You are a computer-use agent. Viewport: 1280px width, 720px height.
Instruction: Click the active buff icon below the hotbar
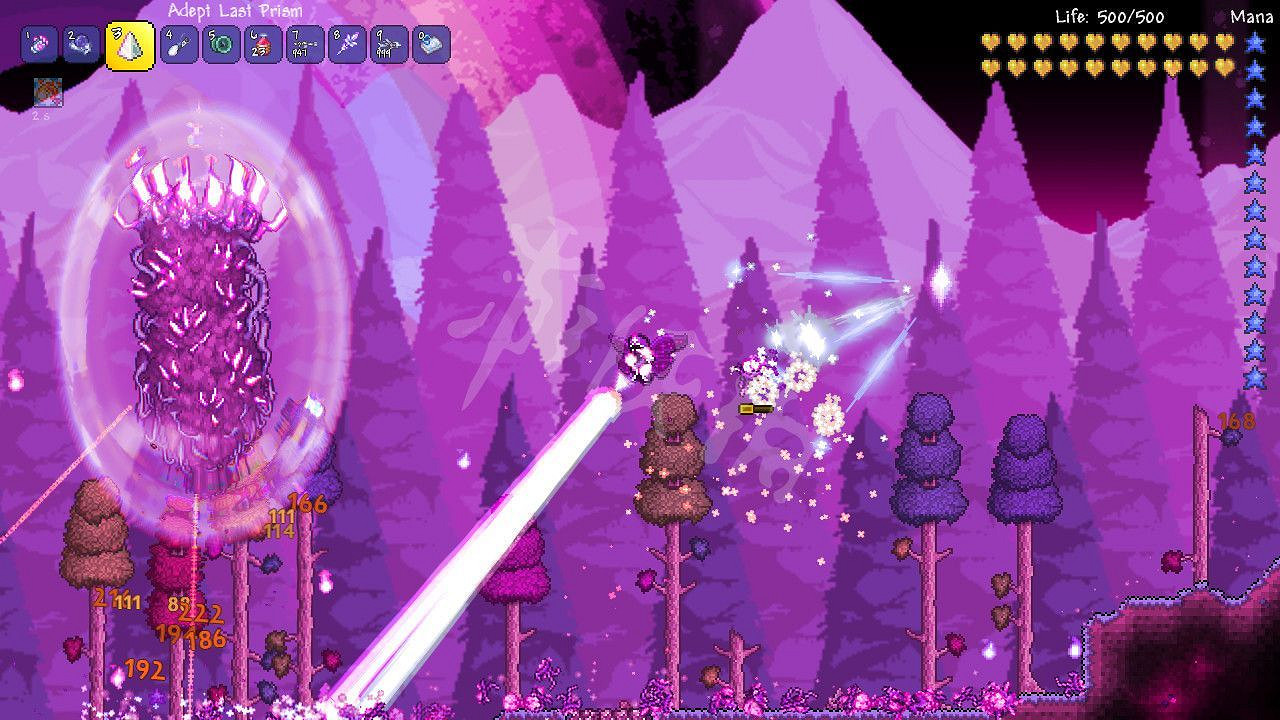pos(48,94)
